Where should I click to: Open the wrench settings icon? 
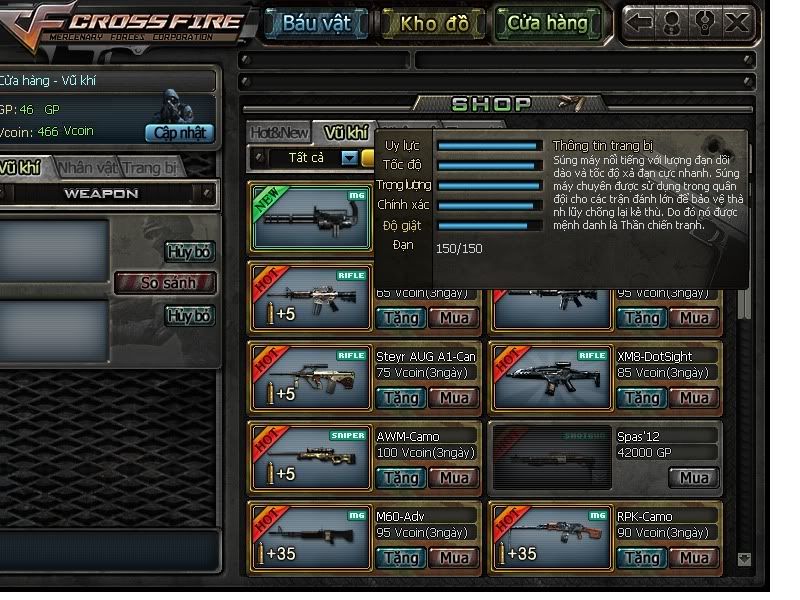704,23
